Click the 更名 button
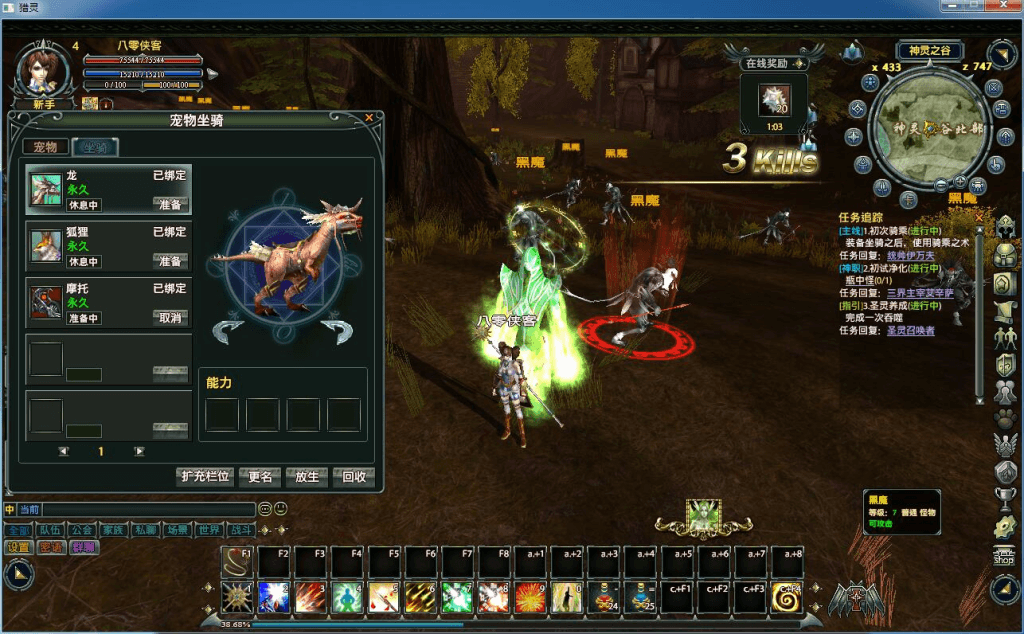 click(x=260, y=477)
